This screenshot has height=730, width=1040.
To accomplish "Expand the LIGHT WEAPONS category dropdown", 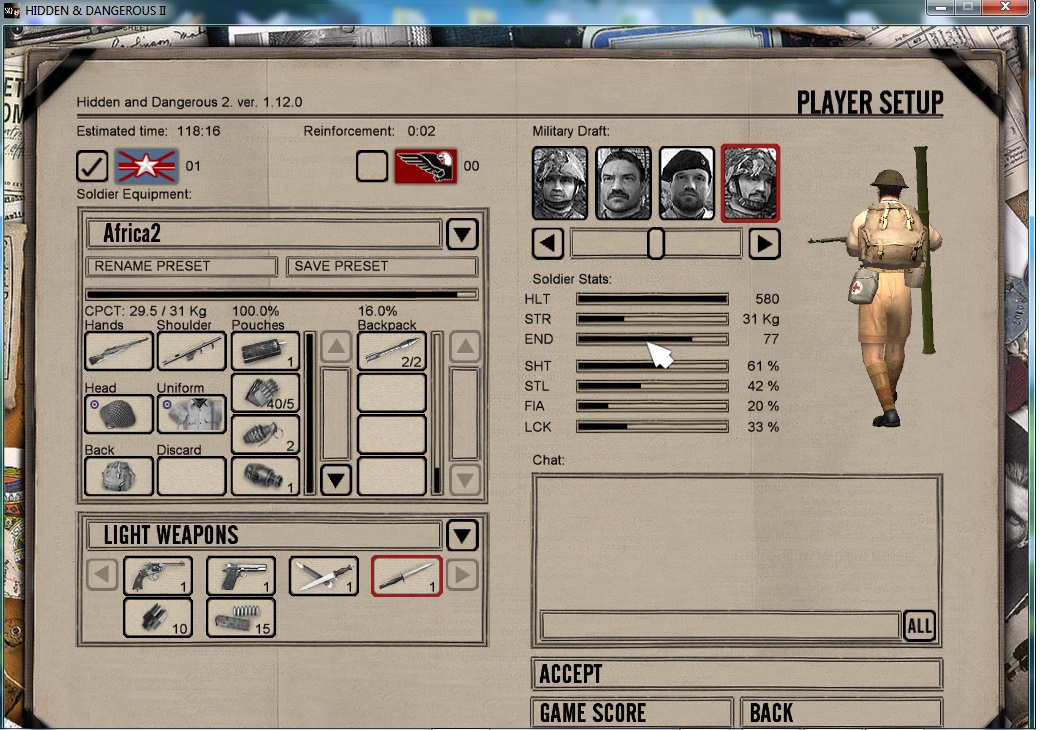I will 461,536.
